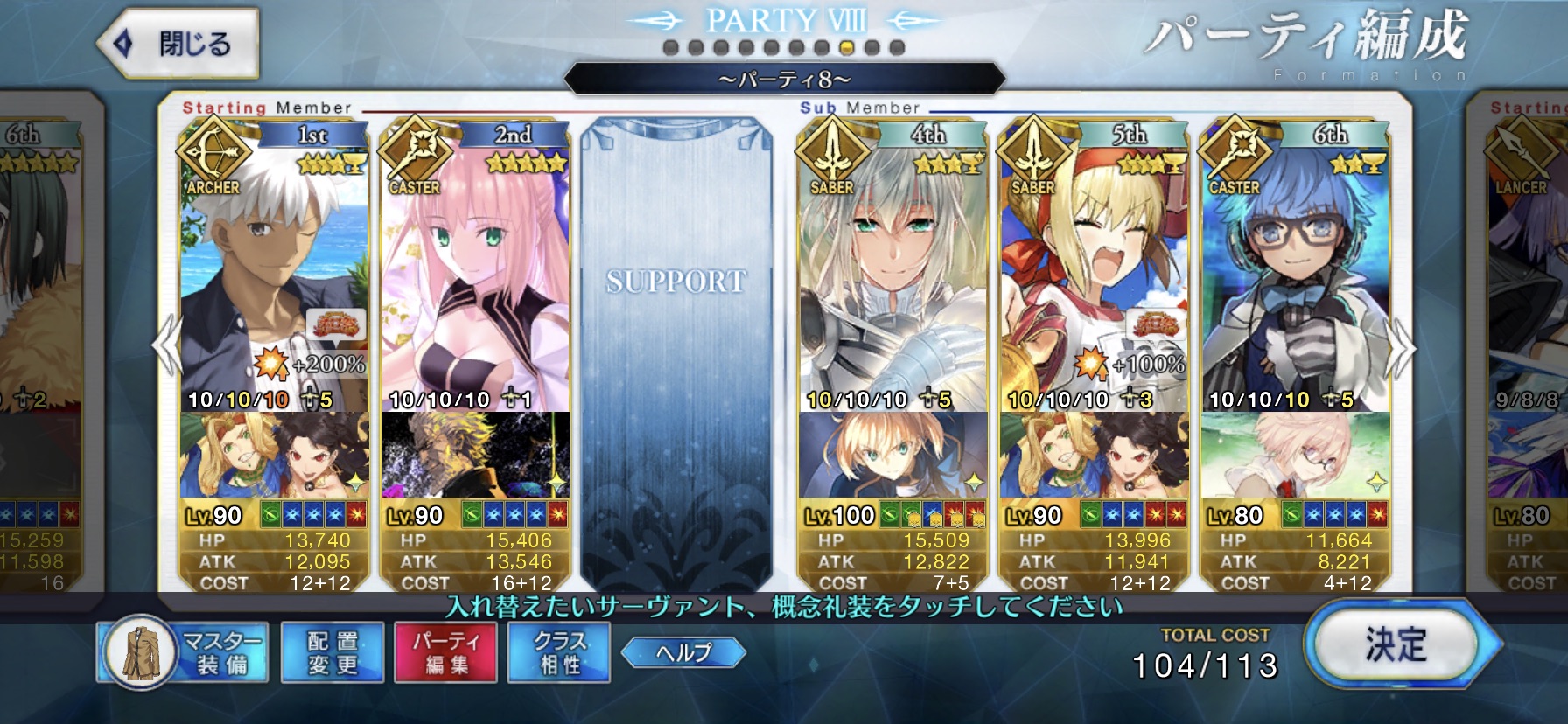Tap the empty Support slot
The image size is (1568, 724).
coord(676,350)
